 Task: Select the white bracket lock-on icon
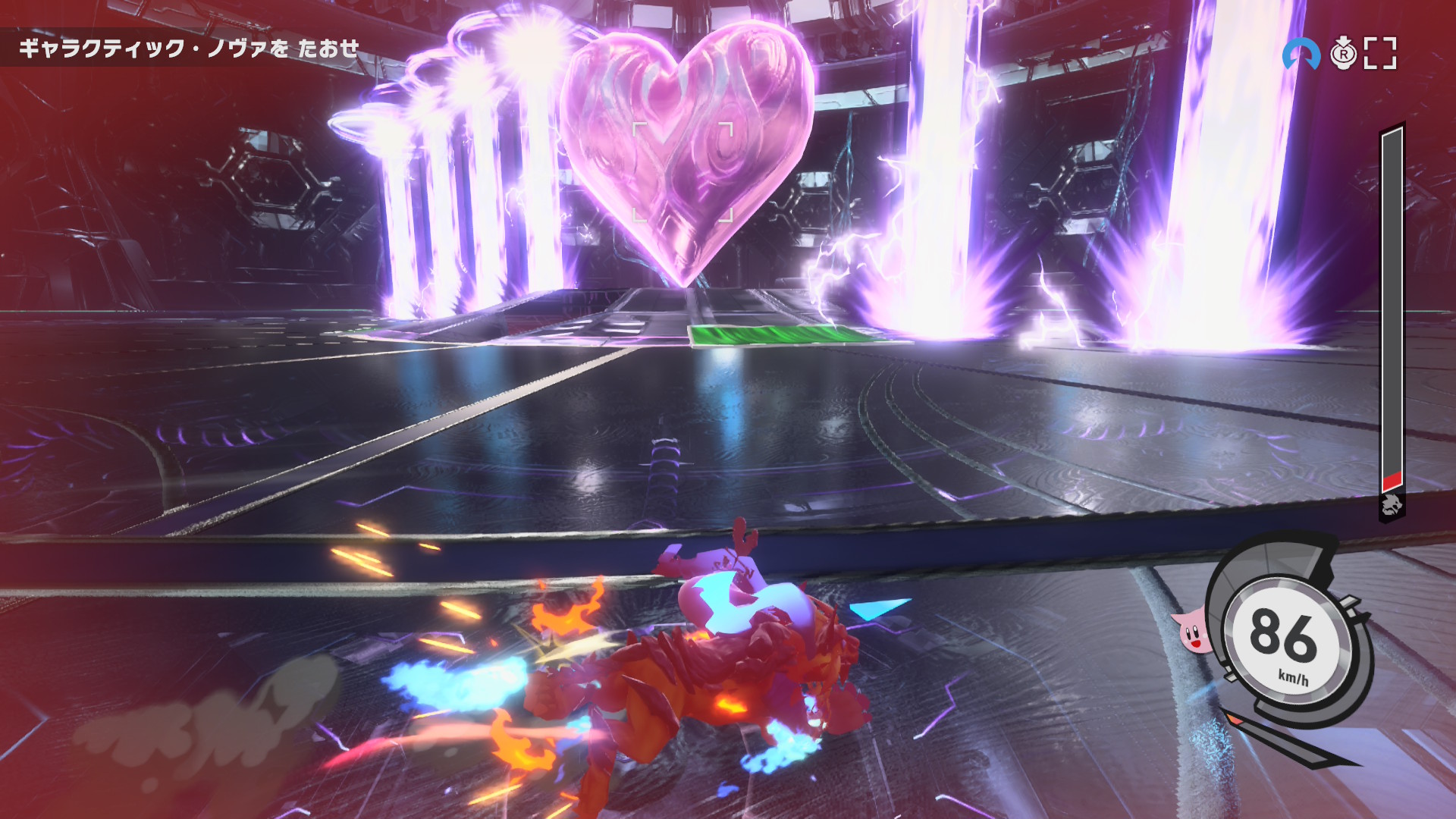[1380, 54]
